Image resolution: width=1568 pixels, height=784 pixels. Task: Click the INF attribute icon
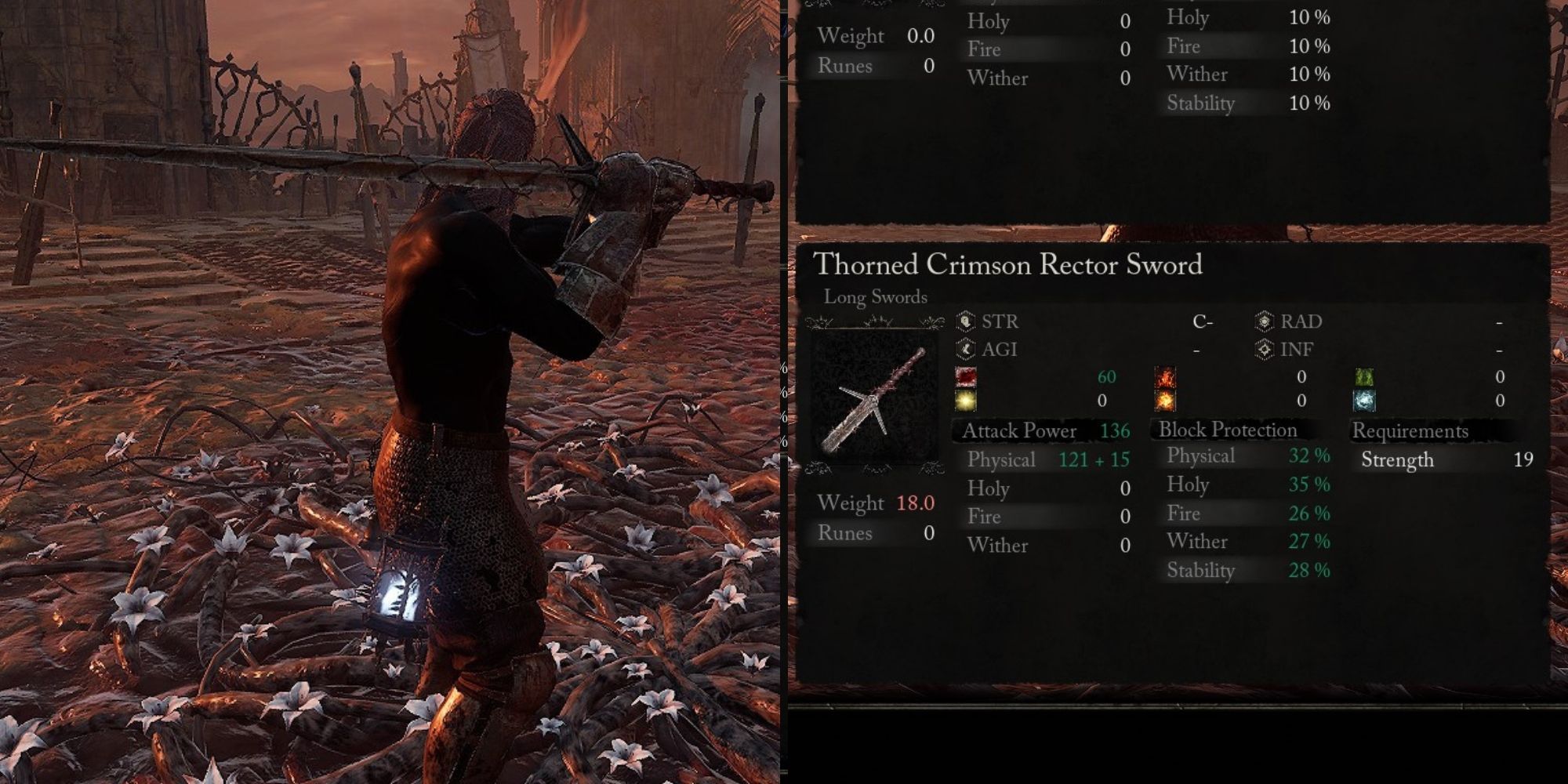(1266, 350)
